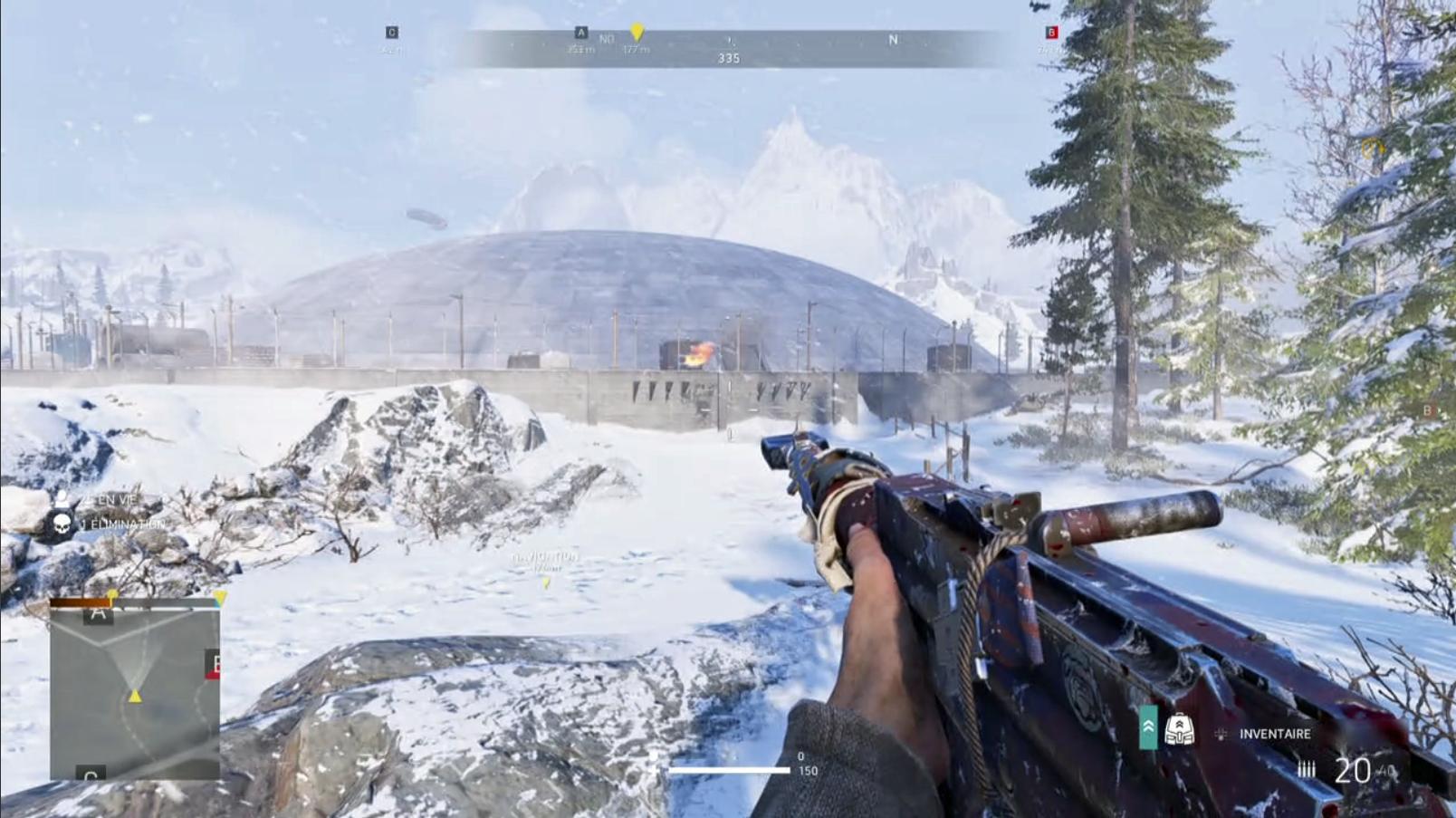Select the skull elimination counter icon
Image resolution: width=1456 pixels, height=818 pixels.
(x=62, y=524)
